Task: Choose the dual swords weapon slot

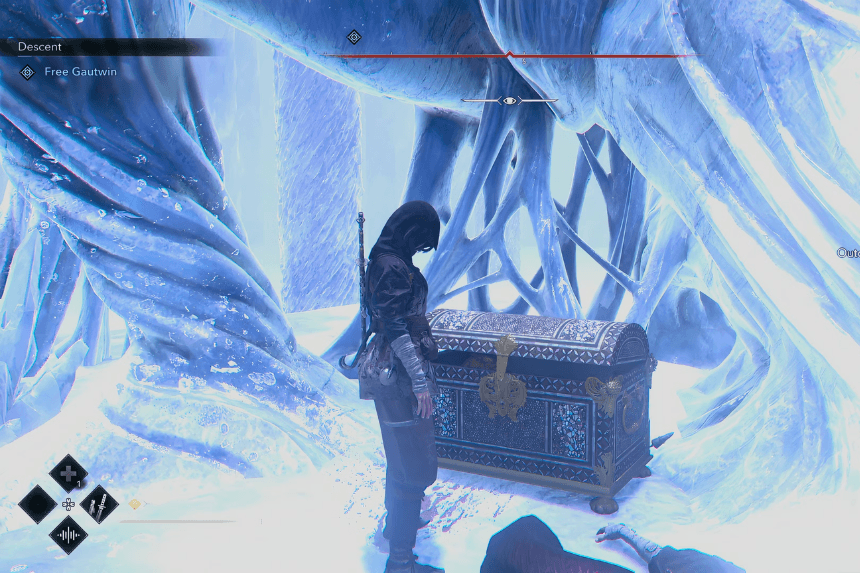Action: point(99,504)
